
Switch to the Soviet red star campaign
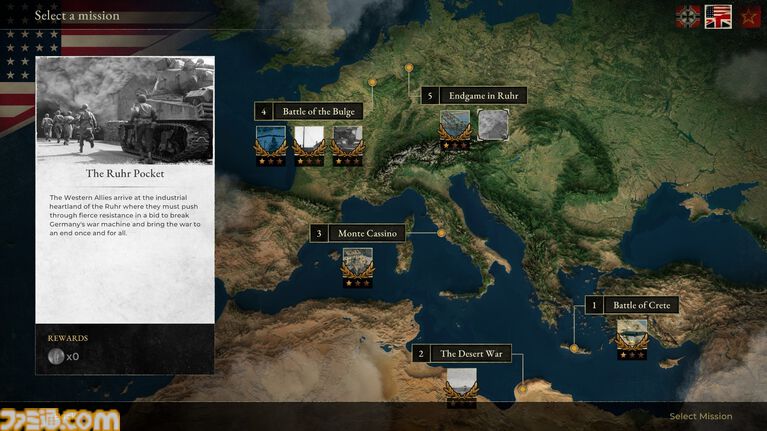pos(750,16)
